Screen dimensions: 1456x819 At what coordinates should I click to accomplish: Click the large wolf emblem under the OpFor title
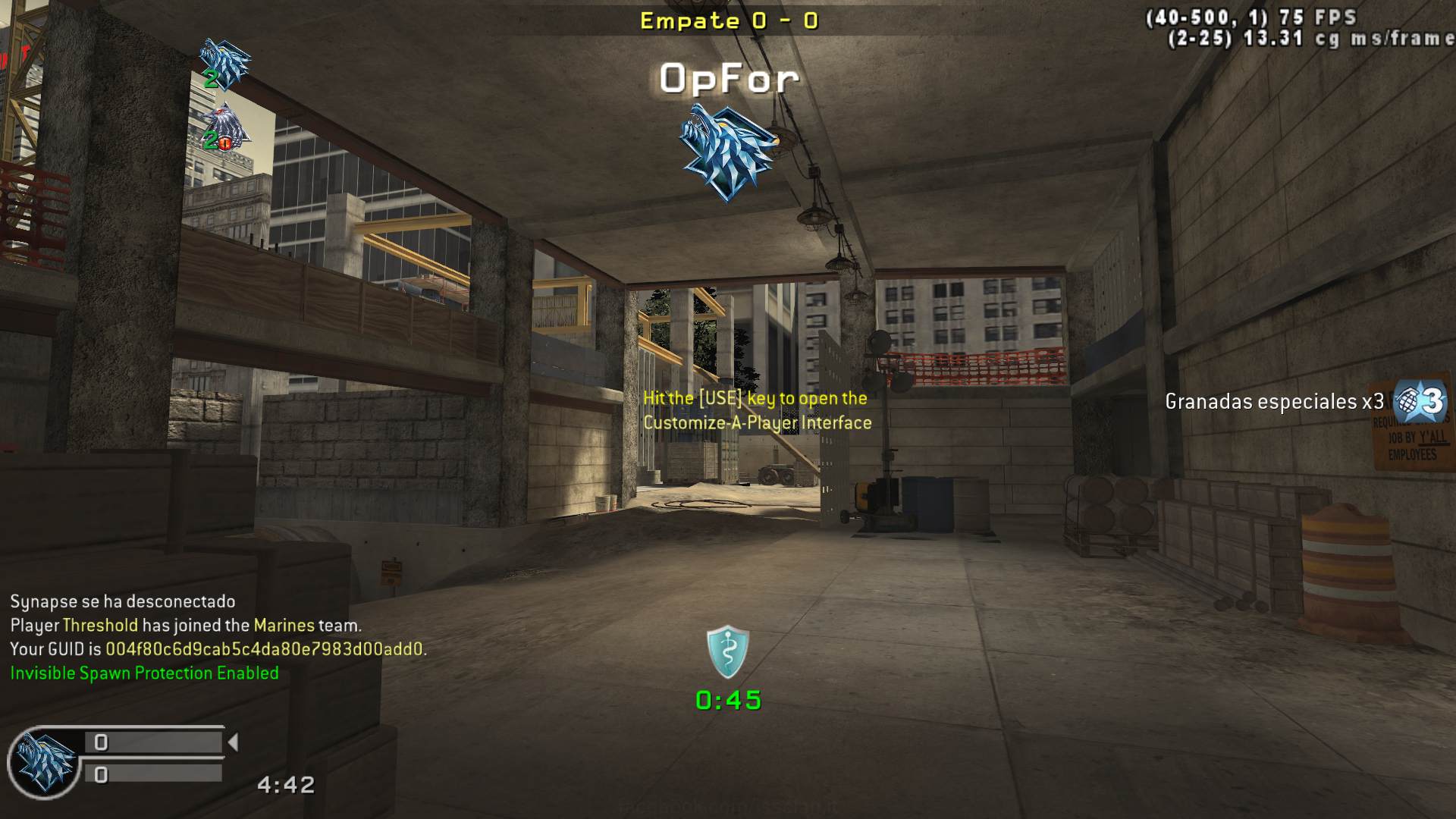pyautogui.click(x=726, y=152)
